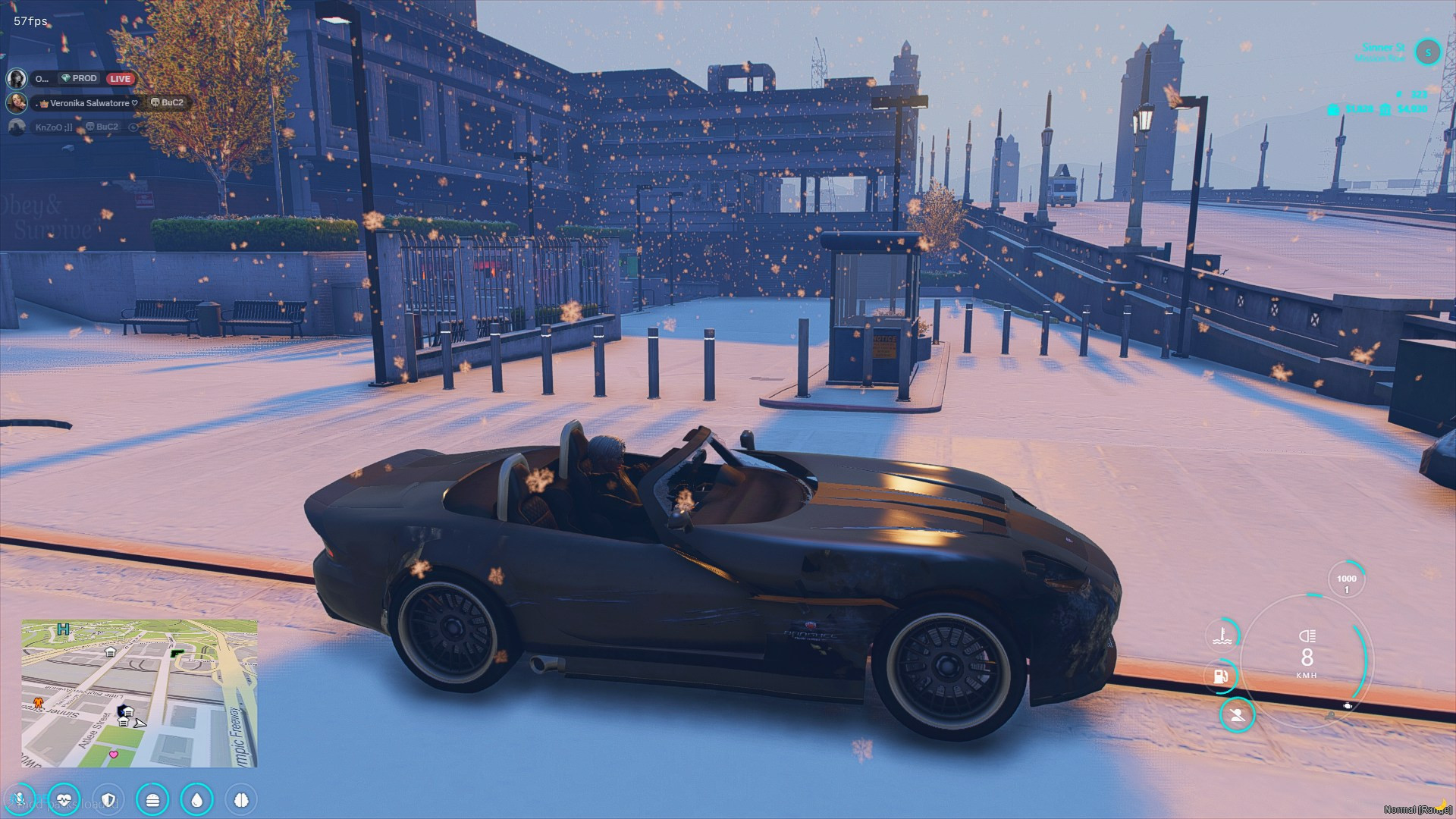Click the shield armor status icon
The width and height of the screenshot is (1456, 819).
point(108,799)
